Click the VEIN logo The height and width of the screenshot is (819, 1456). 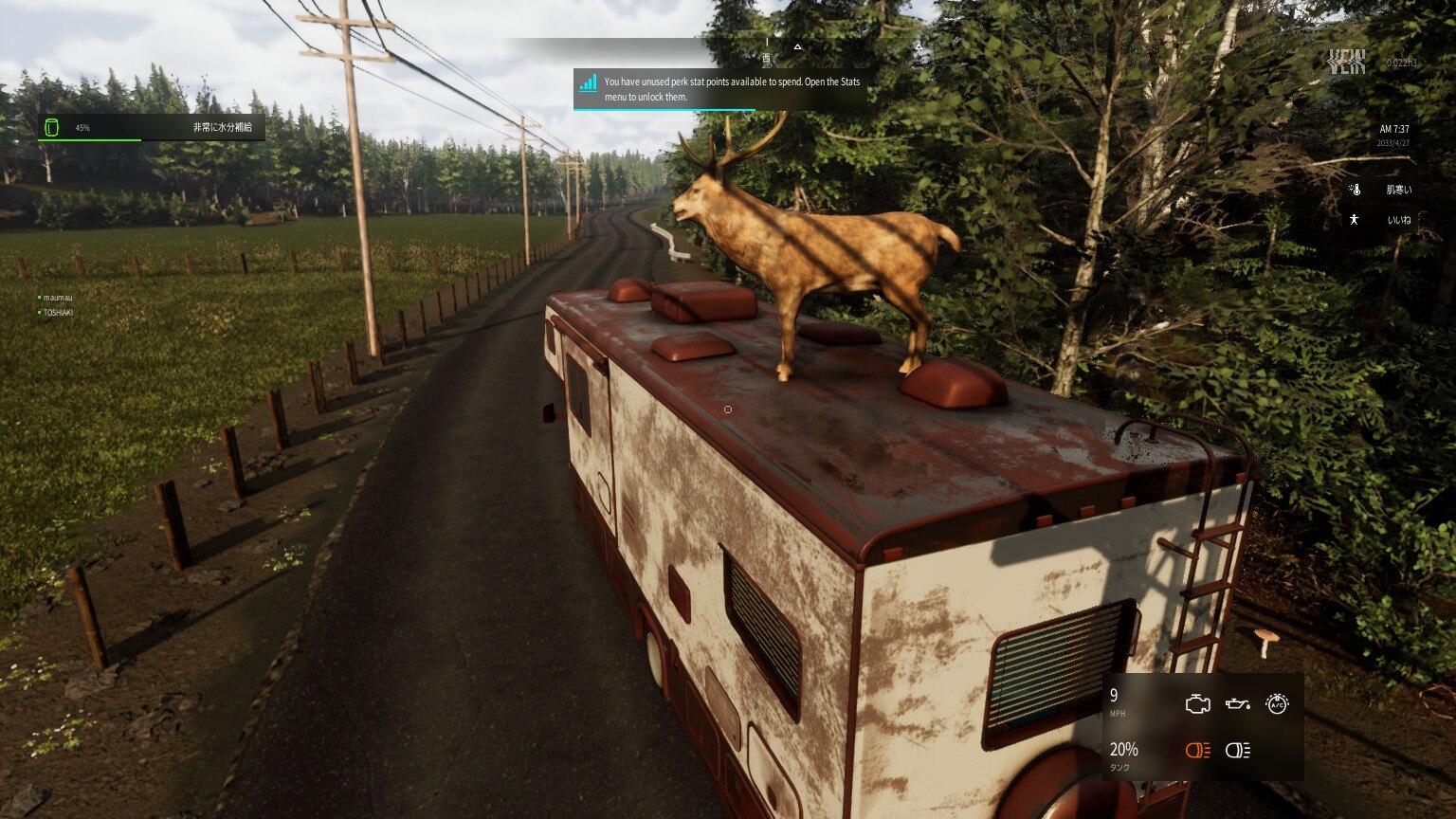pos(1346,64)
